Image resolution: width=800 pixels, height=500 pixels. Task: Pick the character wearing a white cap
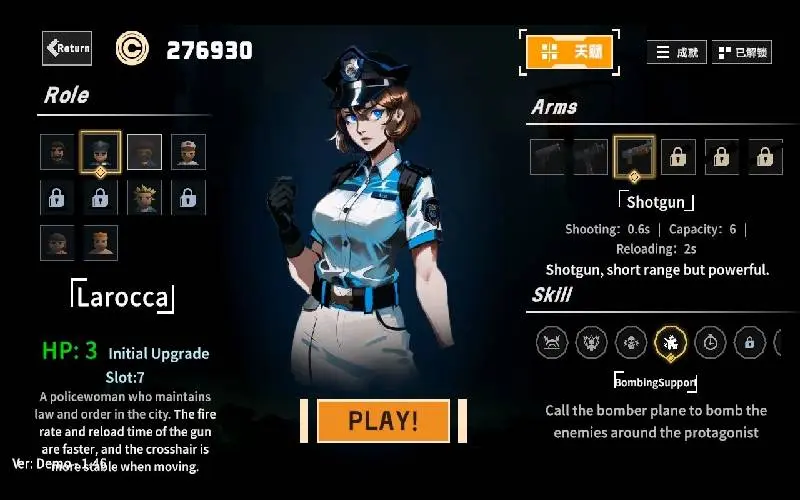tap(188, 152)
